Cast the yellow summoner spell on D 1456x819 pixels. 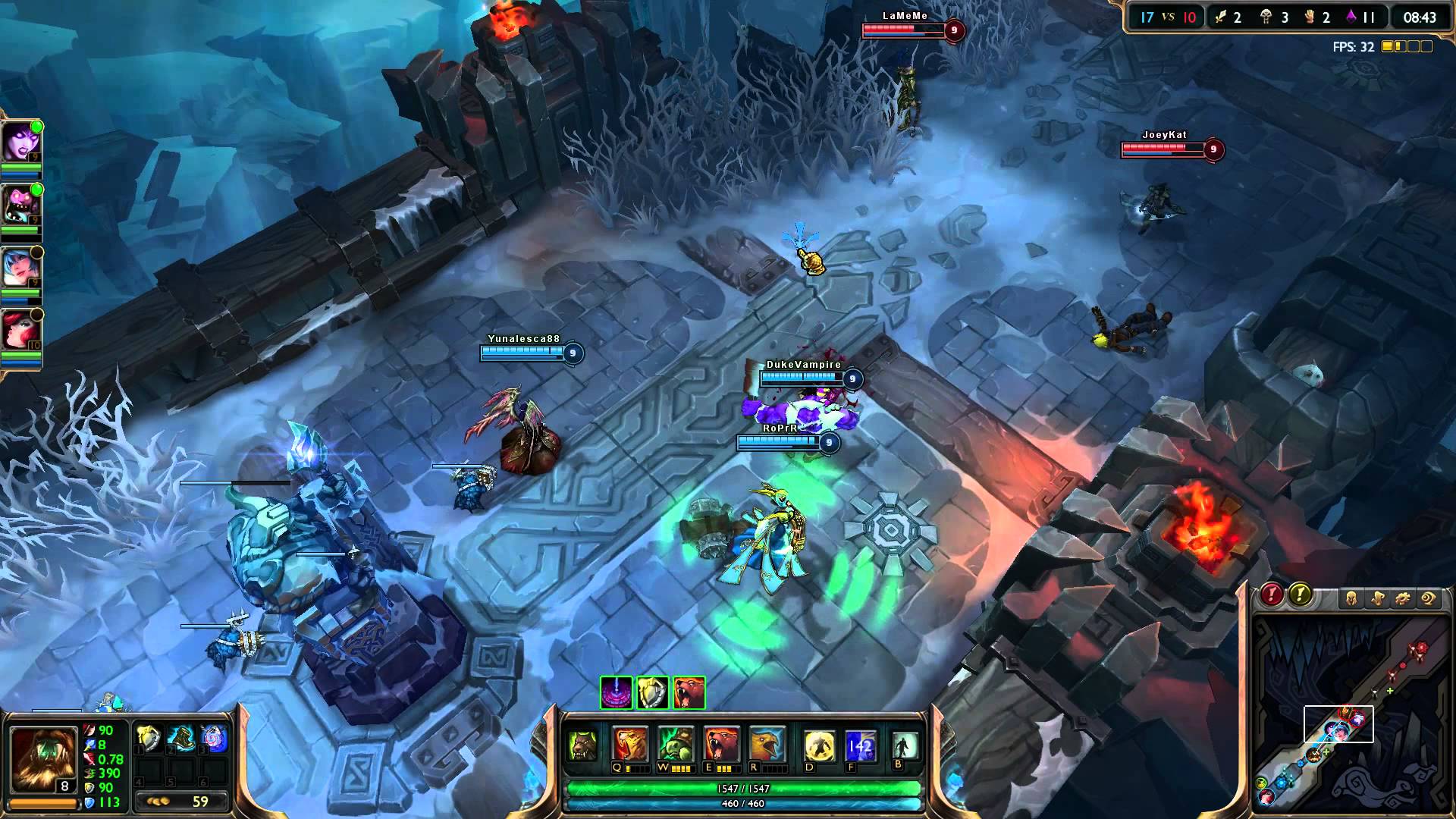819,746
